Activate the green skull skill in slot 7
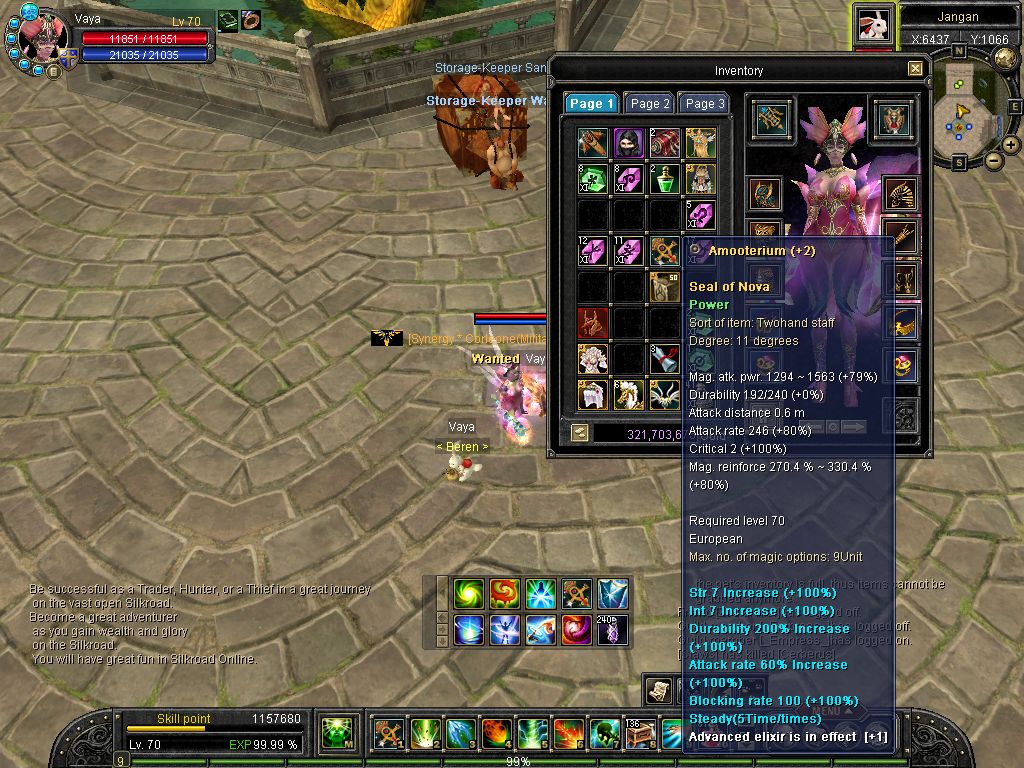 click(605, 734)
